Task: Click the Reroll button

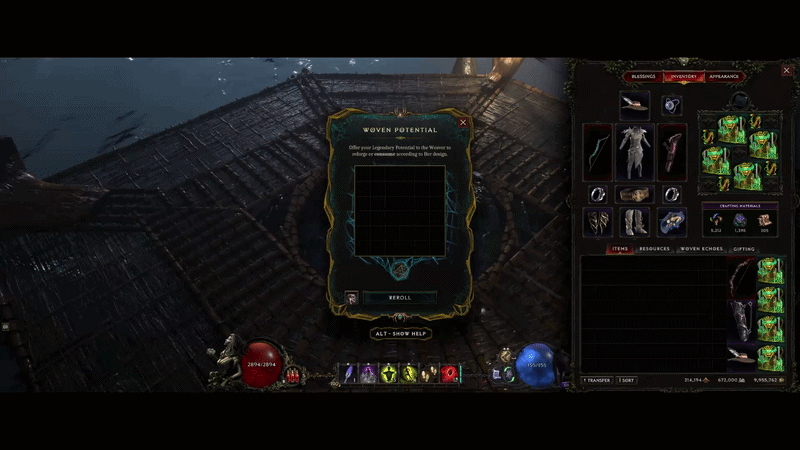Action: [399, 297]
